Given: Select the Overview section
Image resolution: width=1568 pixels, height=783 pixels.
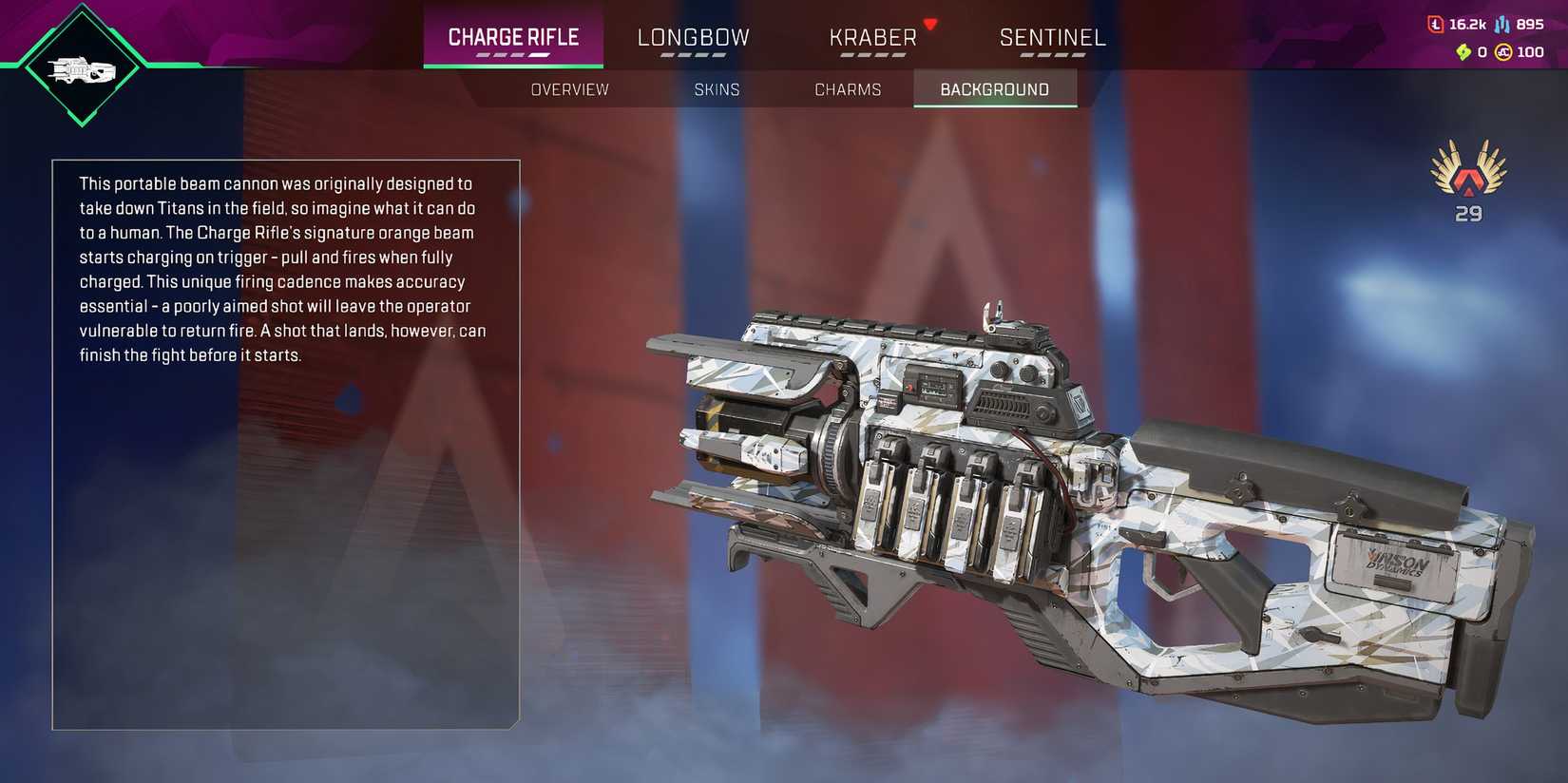Looking at the screenshot, I should [x=569, y=88].
